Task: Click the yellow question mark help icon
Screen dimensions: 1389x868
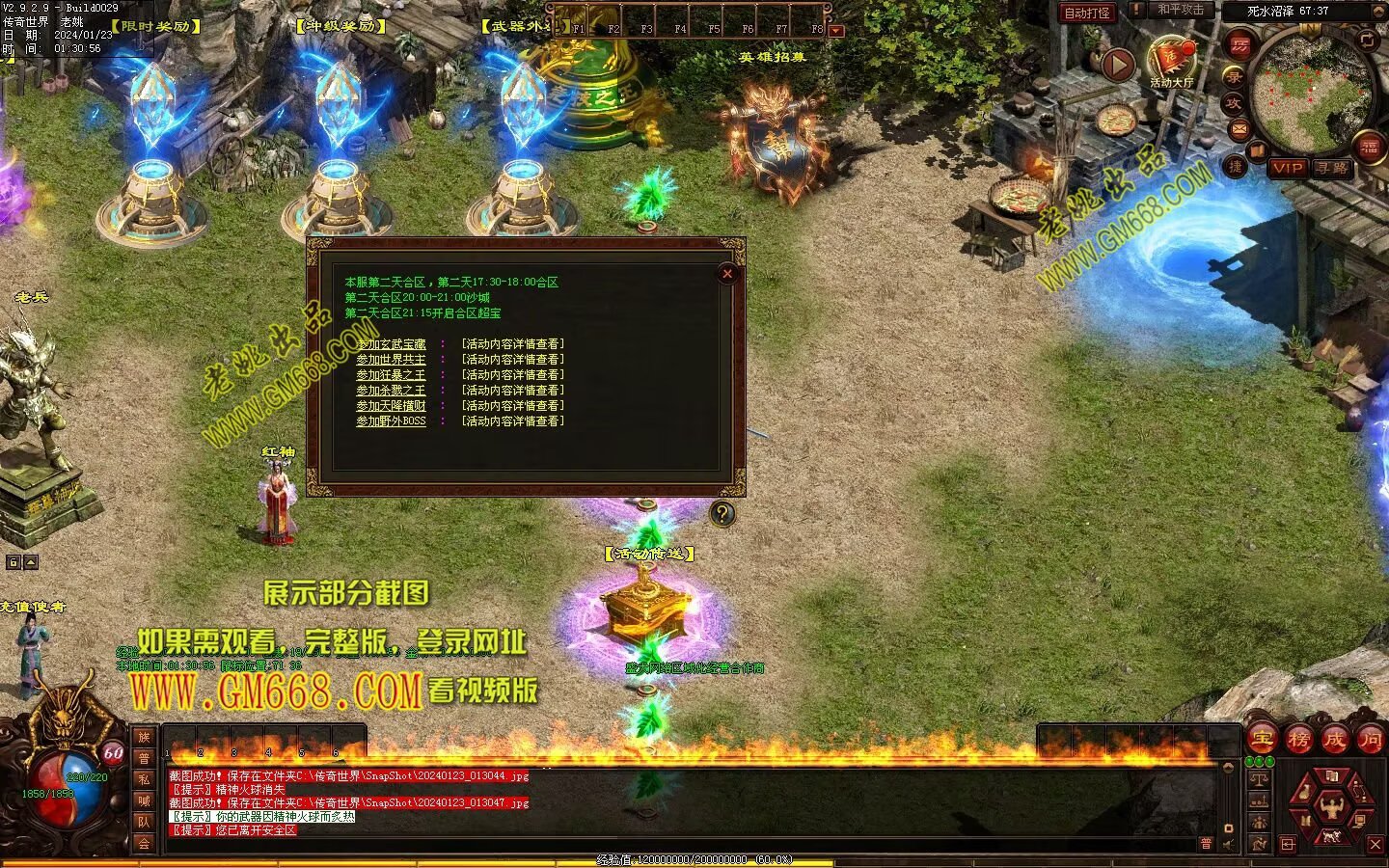Action: point(722,513)
